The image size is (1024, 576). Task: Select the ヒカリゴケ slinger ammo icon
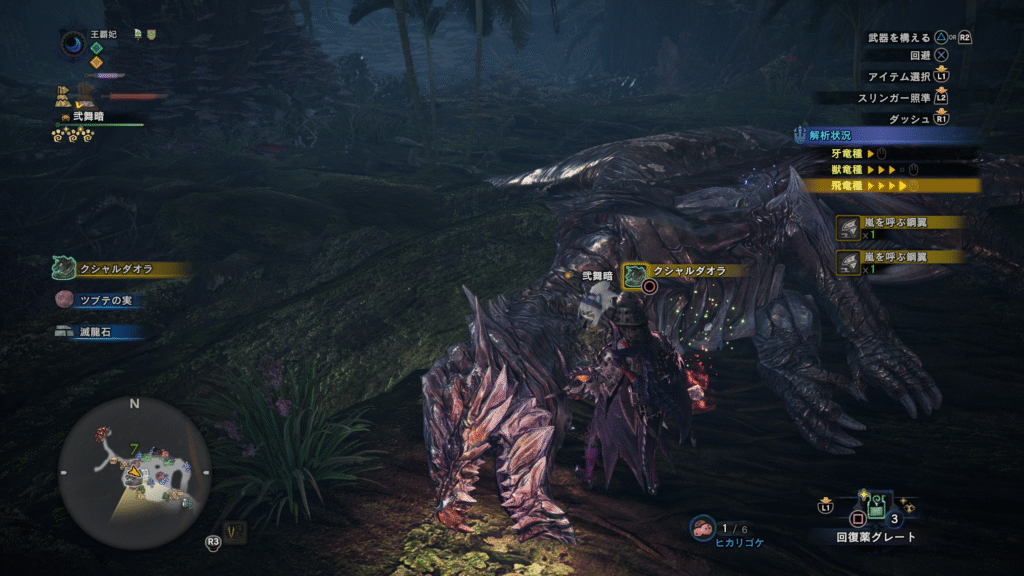pos(702,527)
